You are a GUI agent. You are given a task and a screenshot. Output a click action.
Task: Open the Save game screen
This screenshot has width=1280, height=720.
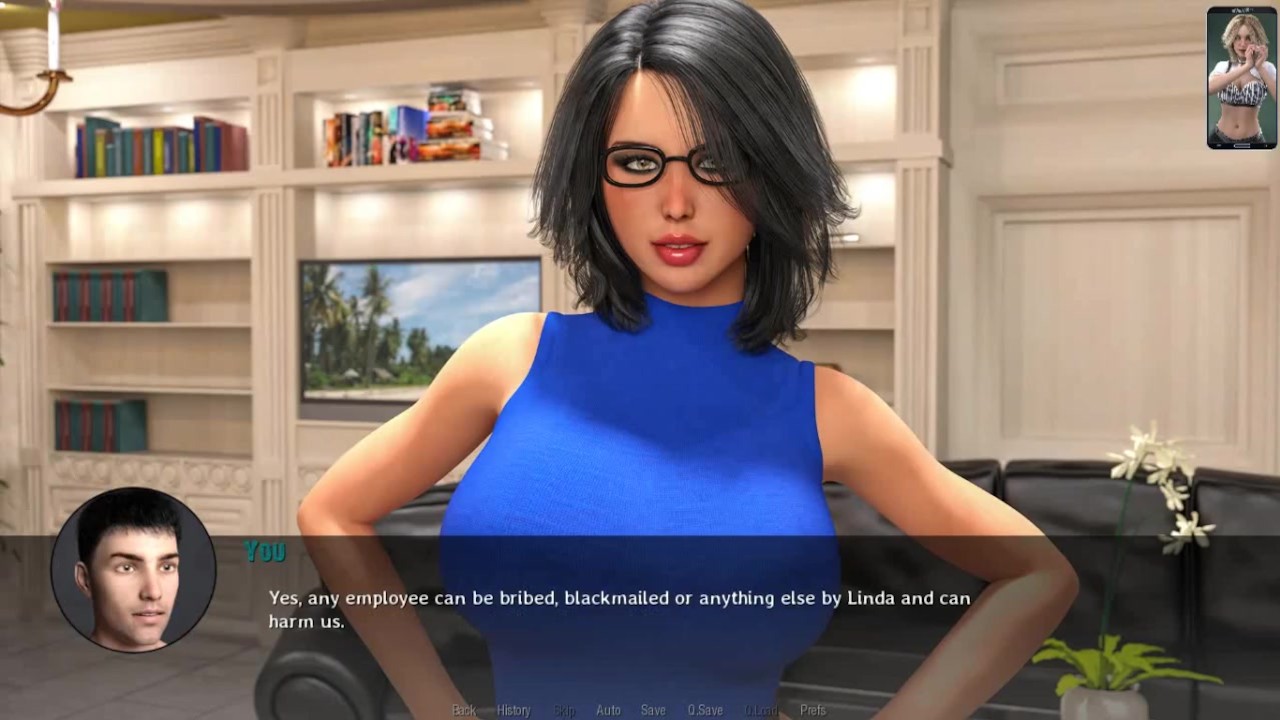[x=653, y=710]
